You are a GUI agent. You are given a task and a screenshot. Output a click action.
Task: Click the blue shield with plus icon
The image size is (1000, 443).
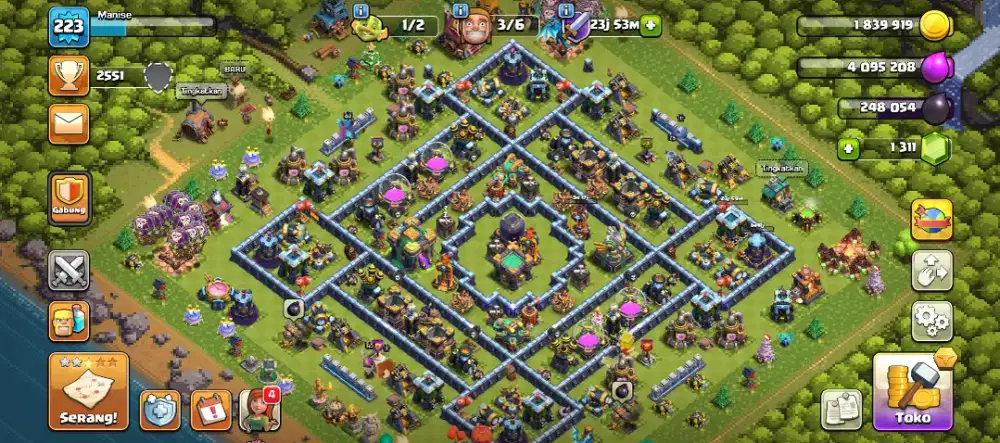tap(159, 408)
